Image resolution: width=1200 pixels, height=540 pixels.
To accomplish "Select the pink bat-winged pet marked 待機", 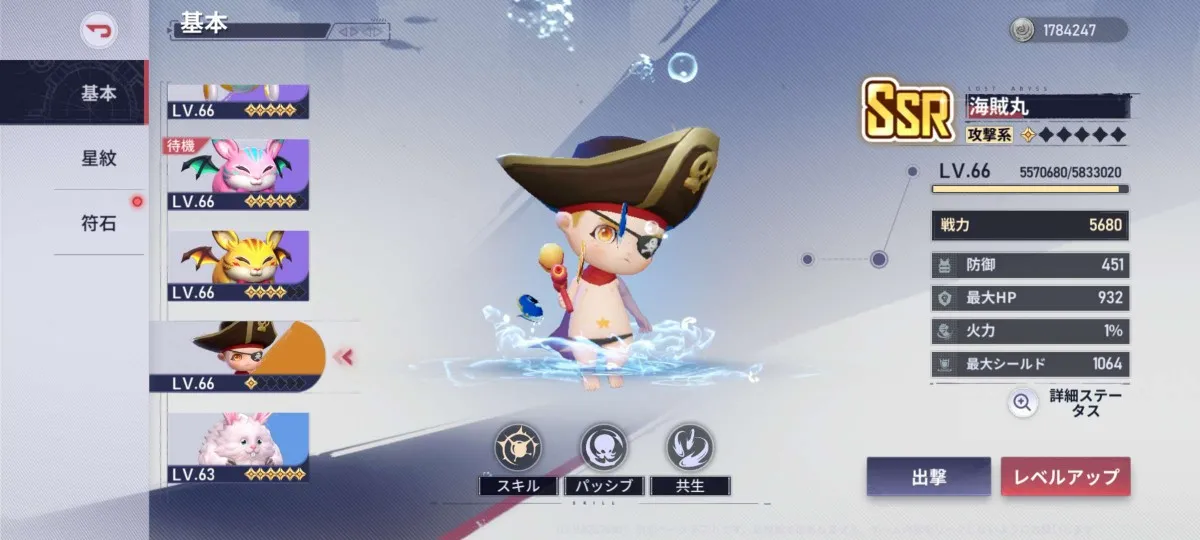I will [238, 175].
